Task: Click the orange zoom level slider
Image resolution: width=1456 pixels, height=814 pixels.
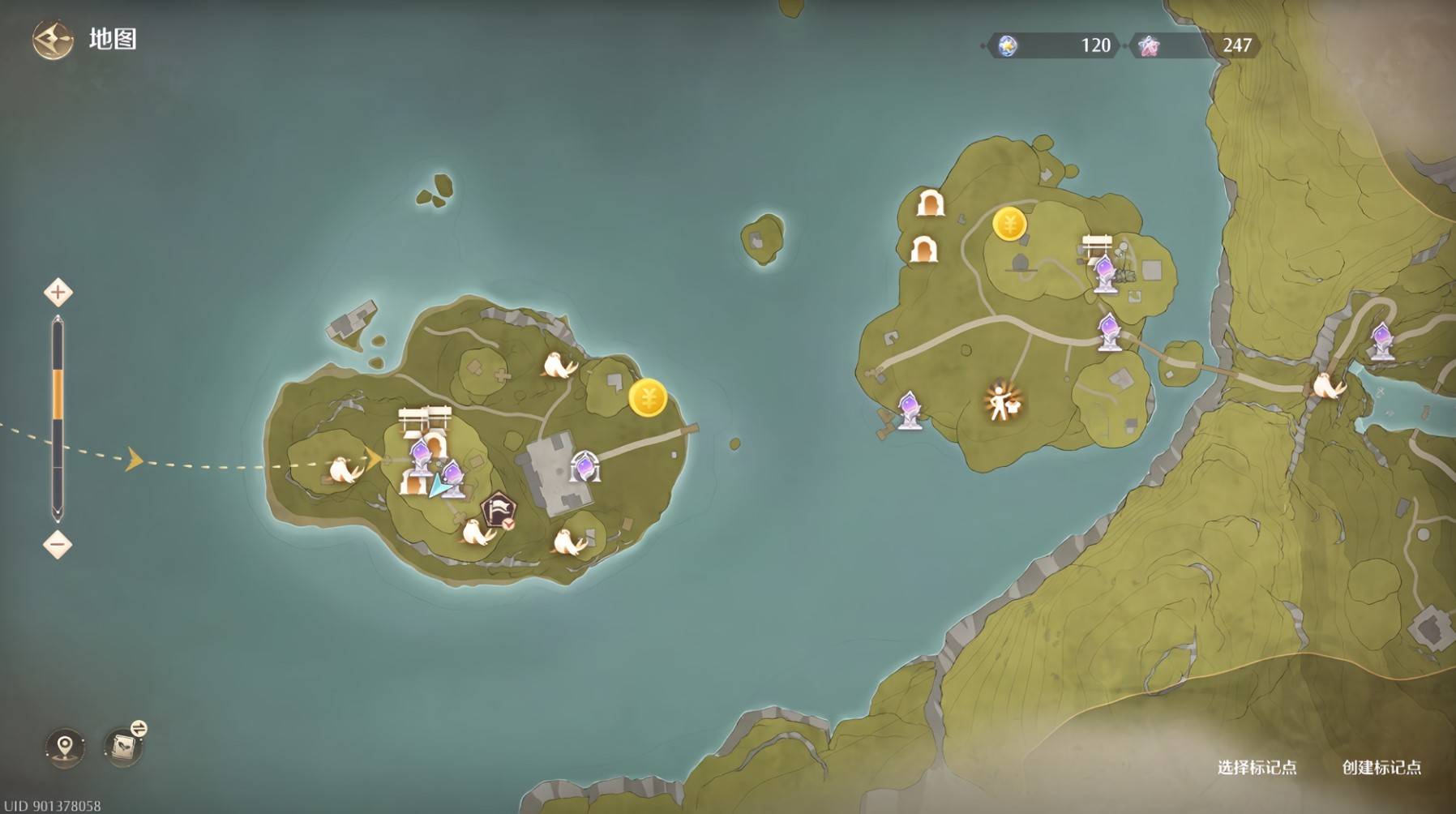Action: 58,395
